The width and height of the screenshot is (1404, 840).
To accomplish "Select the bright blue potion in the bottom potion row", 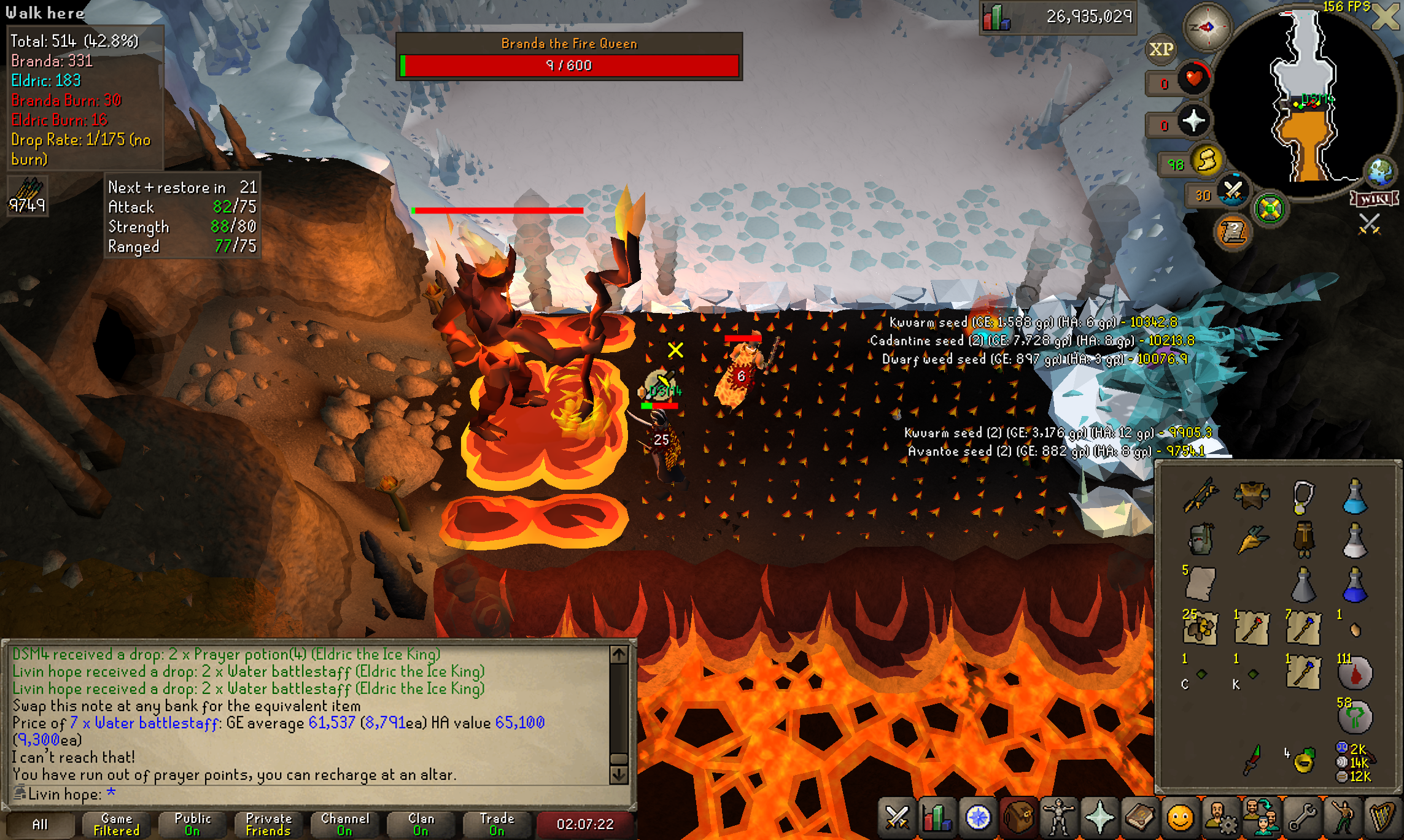I will pyautogui.click(x=1354, y=585).
